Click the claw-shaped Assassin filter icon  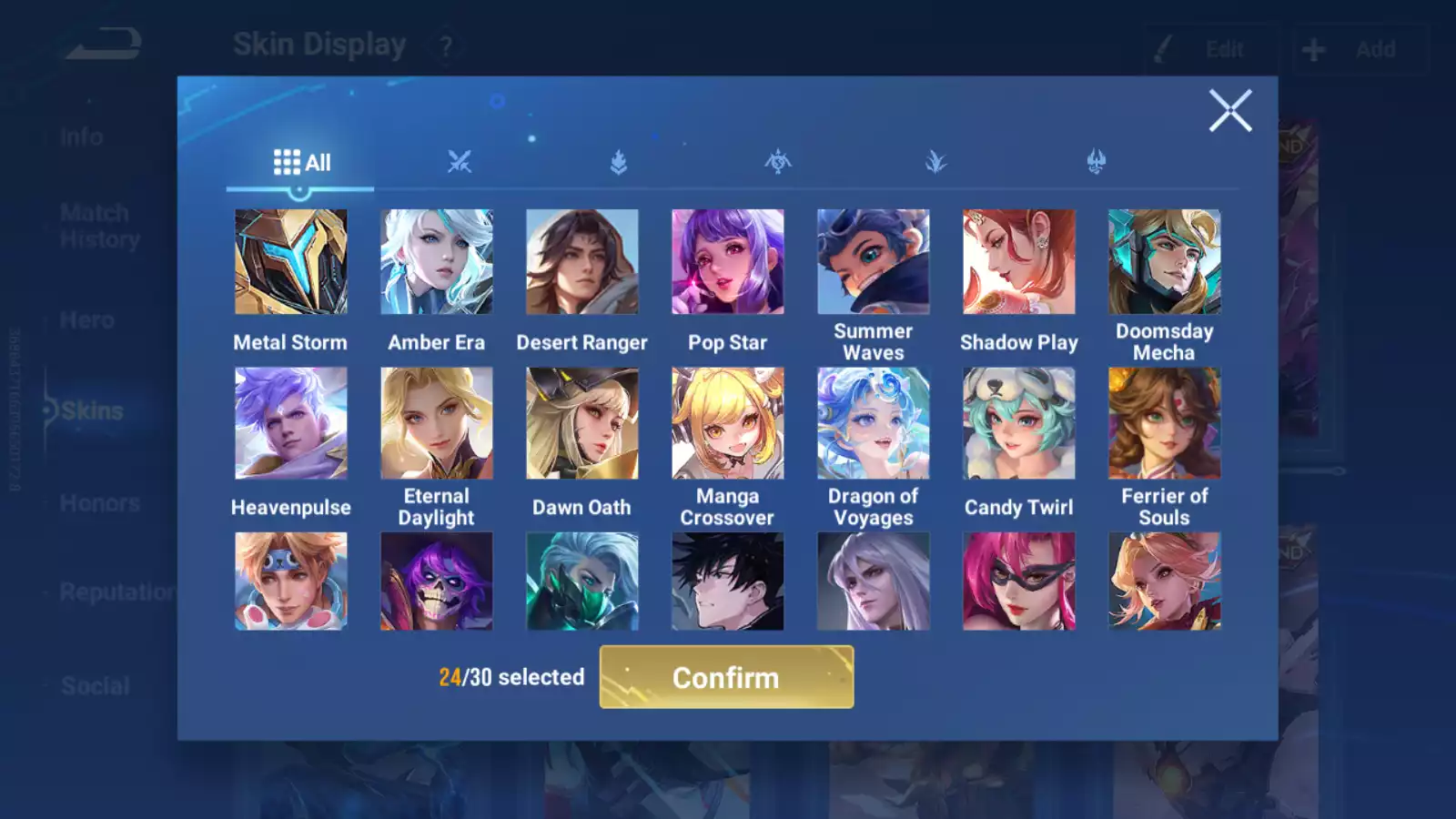click(936, 161)
